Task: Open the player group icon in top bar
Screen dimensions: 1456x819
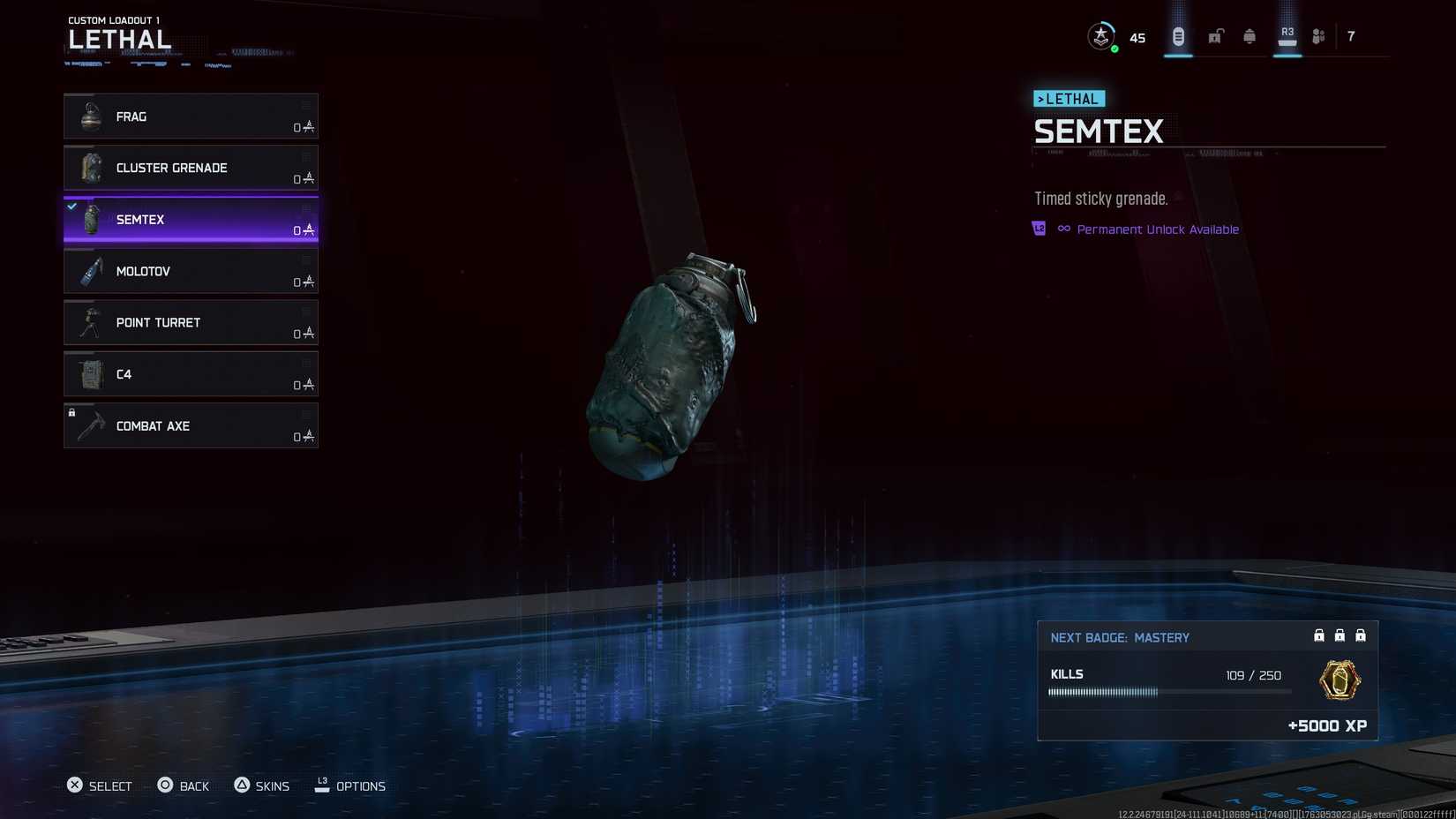Action: pyautogui.click(x=1318, y=35)
